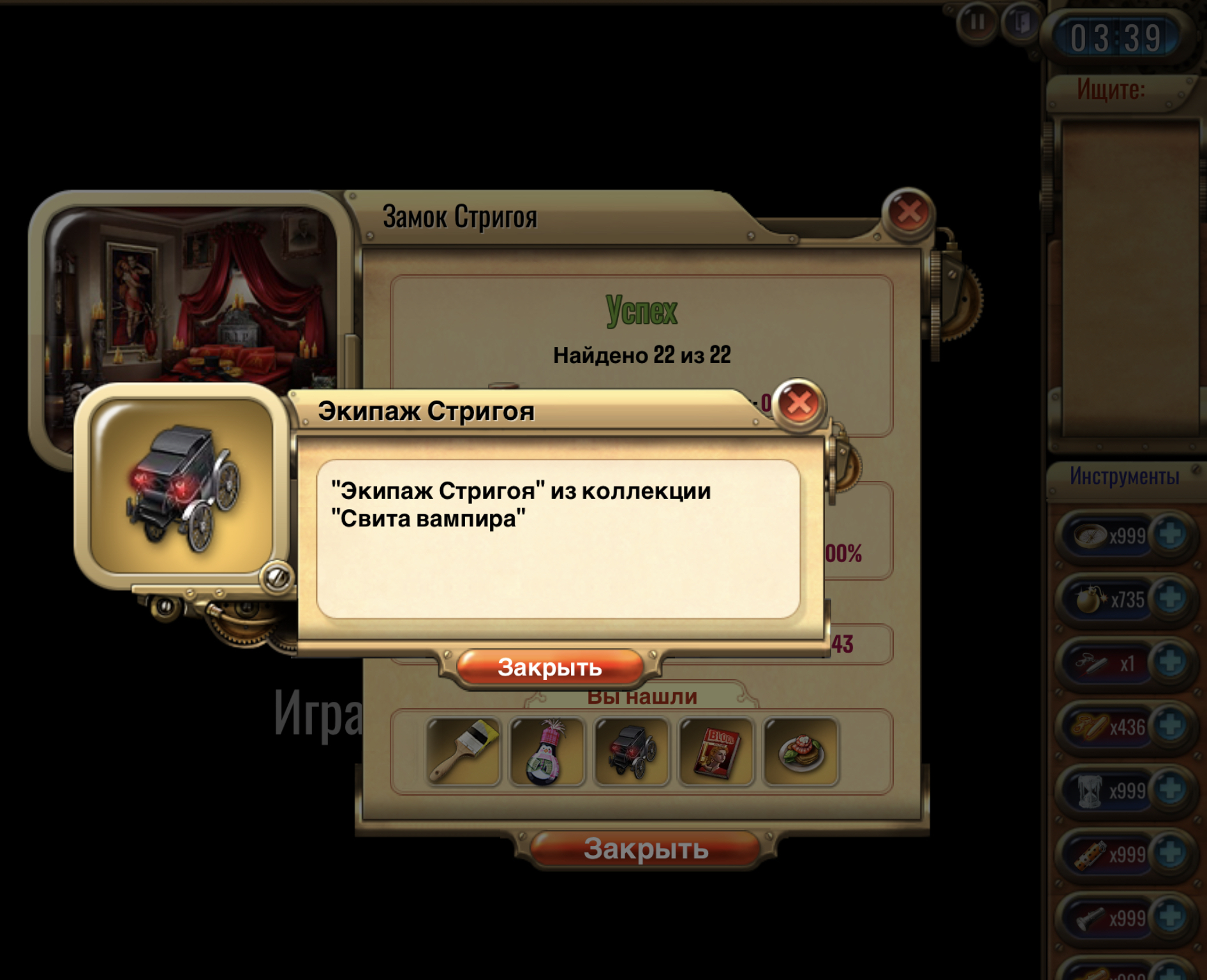The image size is (1207, 980).
Task: Add more compass tools with its plus button
Action: click(x=1171, y=534)
